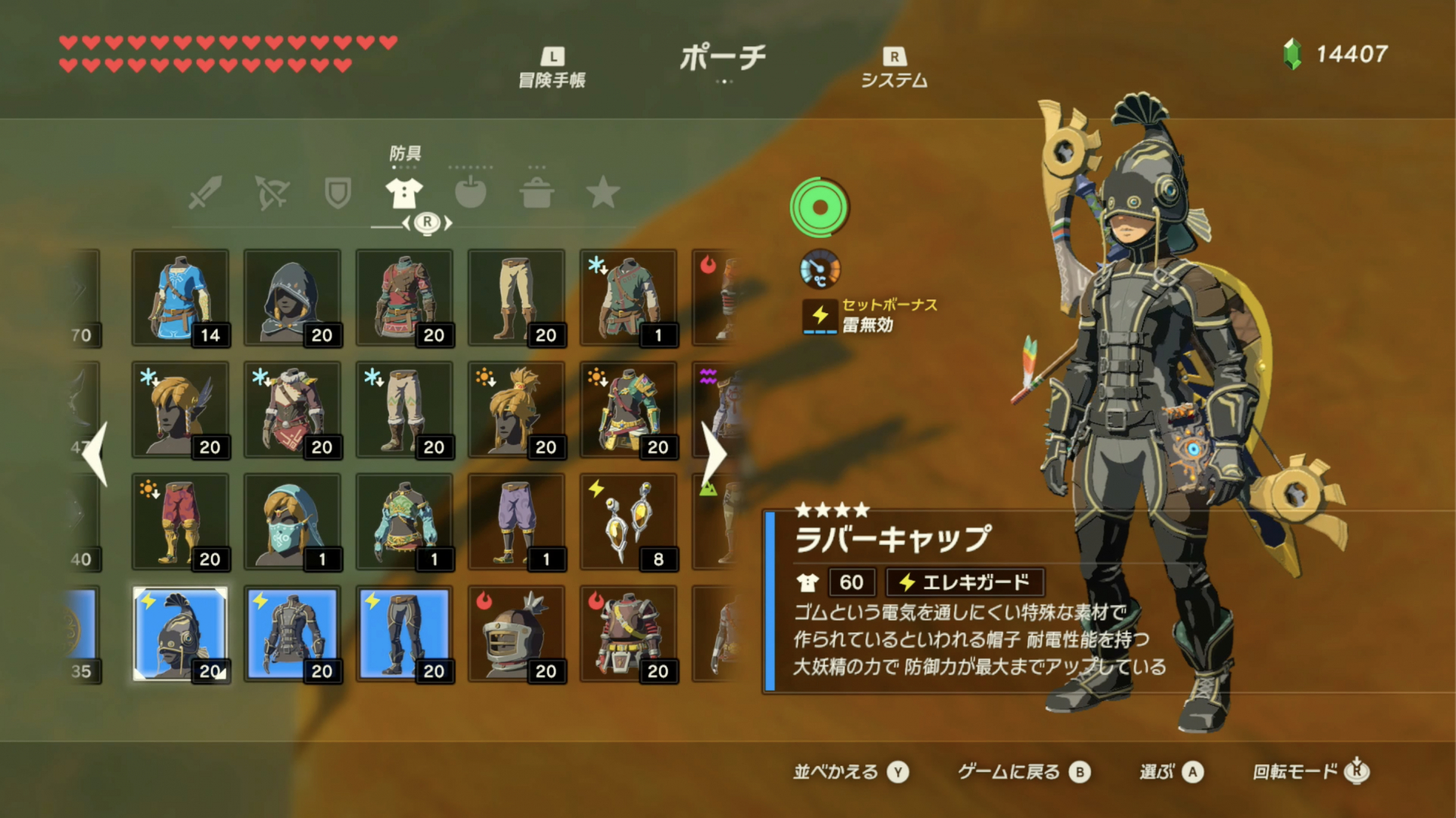Screen dimensions: 1456x818
Task: Equip the Rubber Tights leg armor
Action: [404, 632]
